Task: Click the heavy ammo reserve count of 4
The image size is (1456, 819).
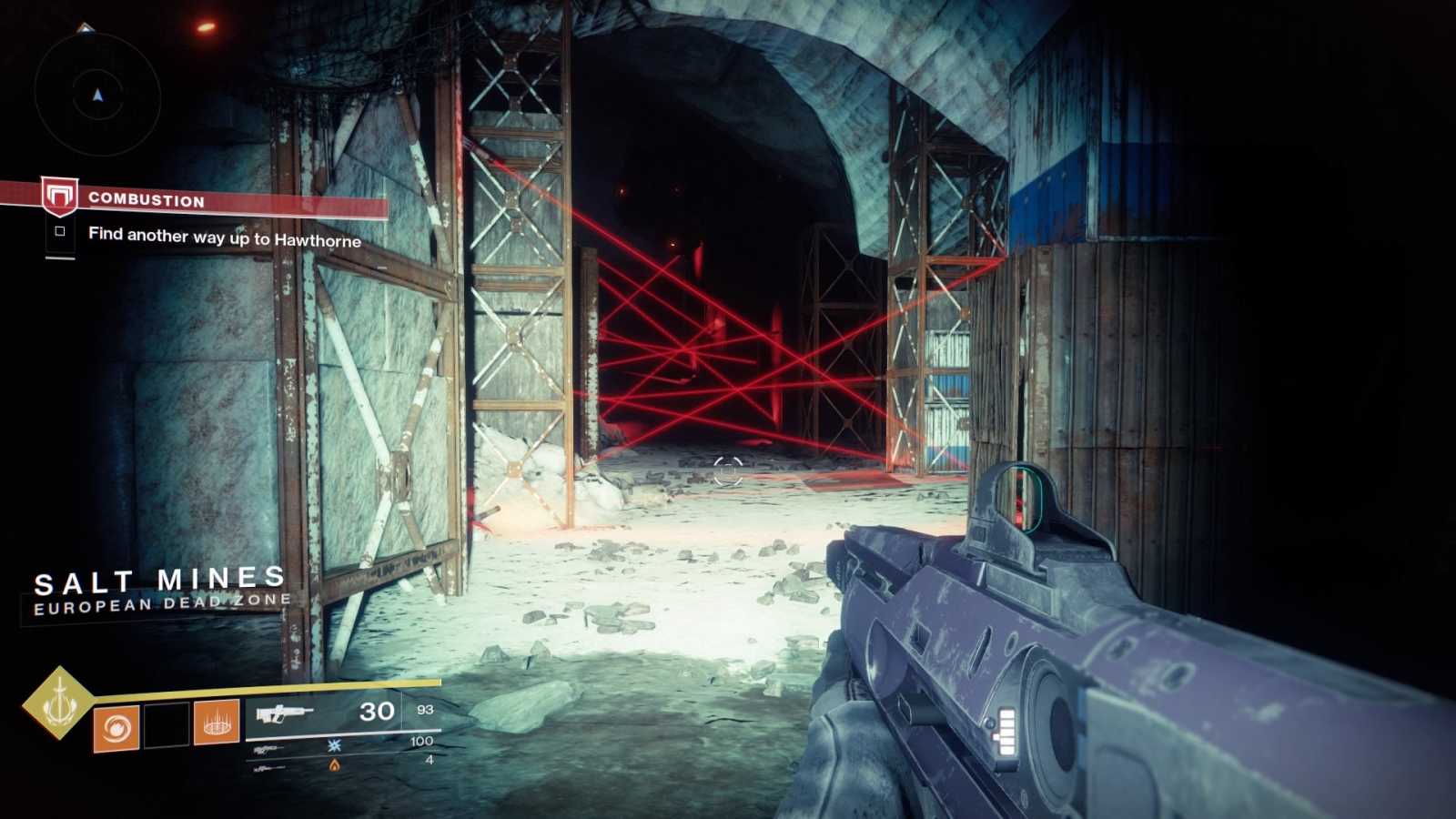Action: tap(430, 760)
